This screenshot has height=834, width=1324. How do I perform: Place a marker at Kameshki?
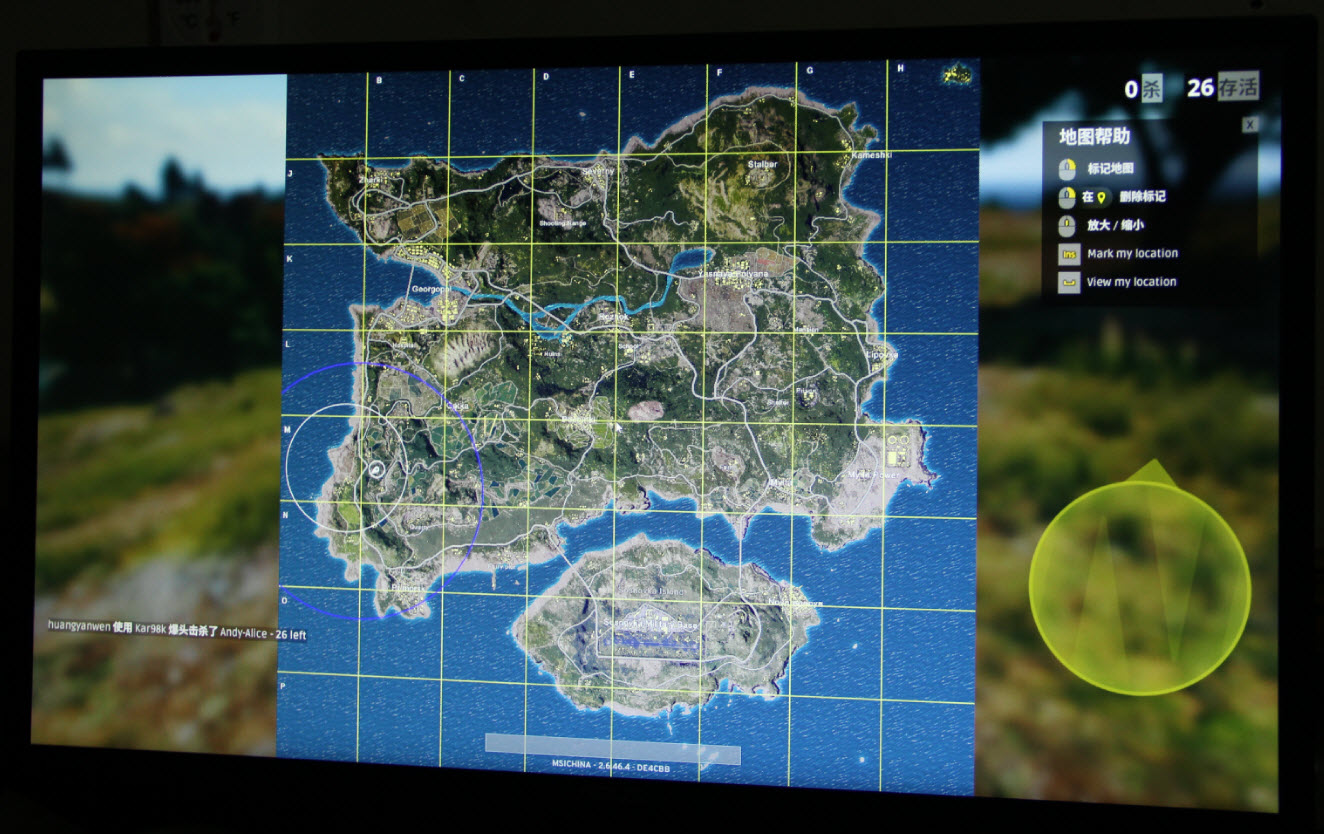click(873, 155)
